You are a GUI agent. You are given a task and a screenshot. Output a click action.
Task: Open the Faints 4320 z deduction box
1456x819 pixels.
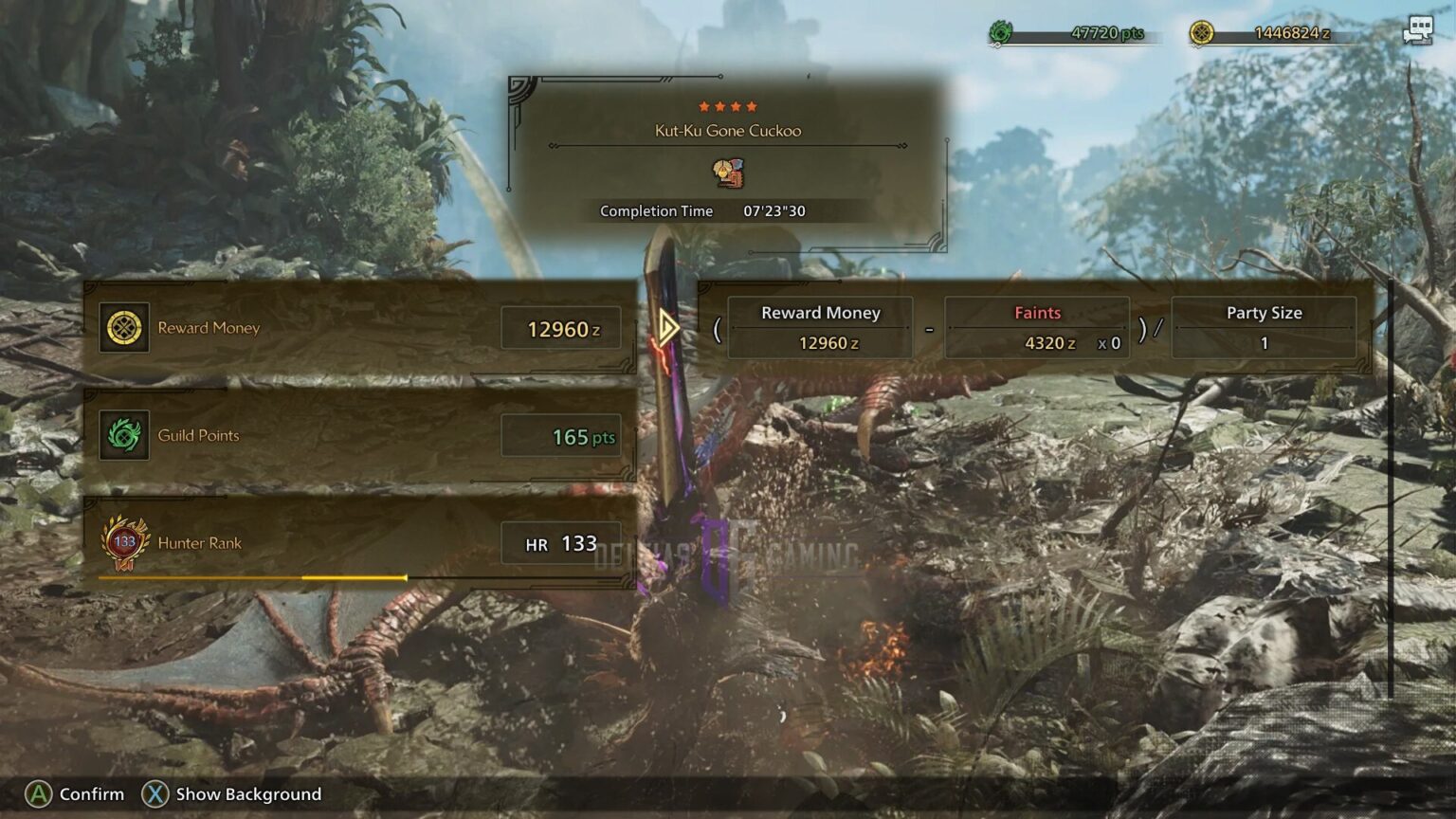click(1037, 328)
